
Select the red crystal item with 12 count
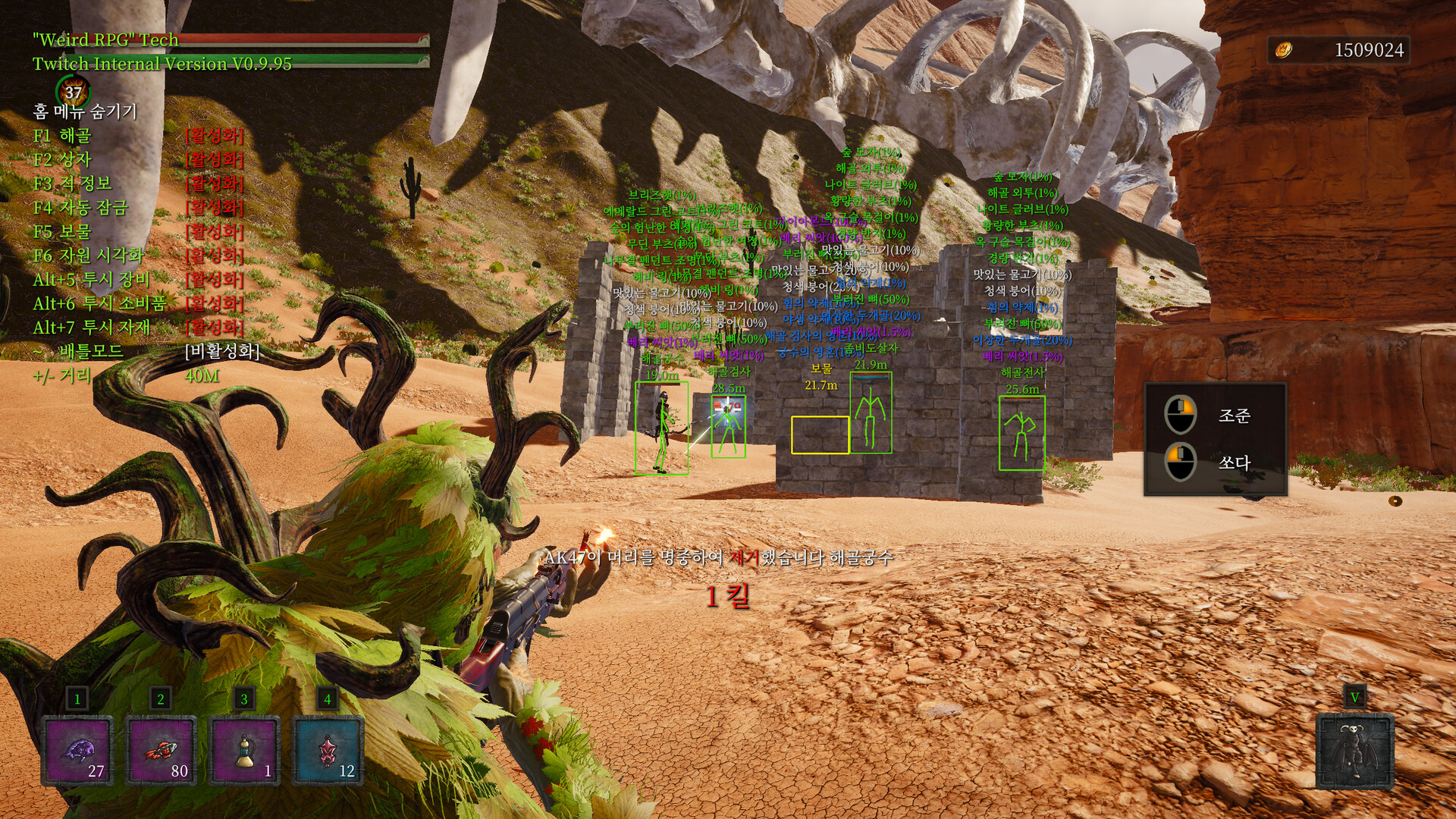[328, 751]
